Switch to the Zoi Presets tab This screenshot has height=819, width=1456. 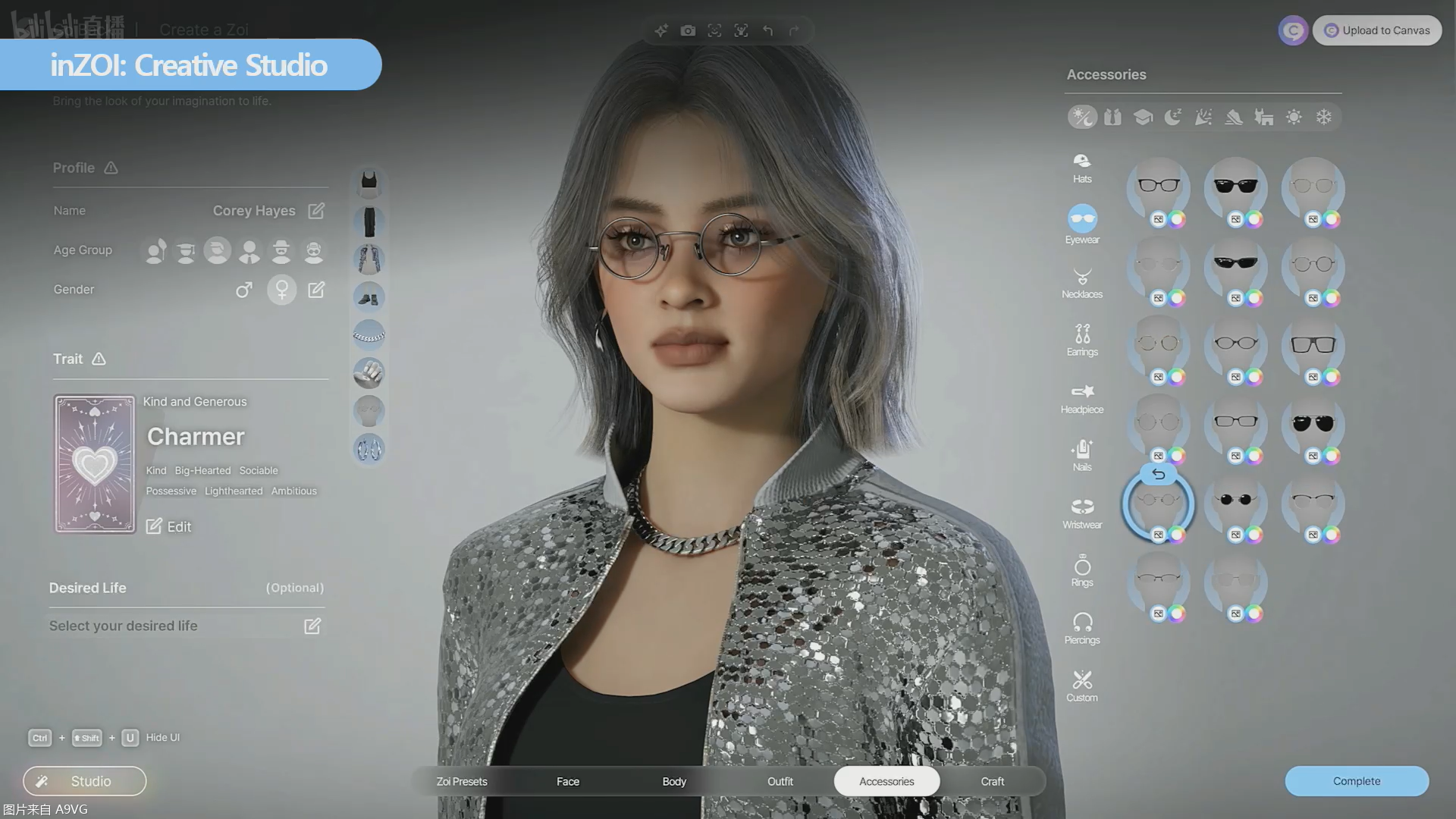(462, 781)
